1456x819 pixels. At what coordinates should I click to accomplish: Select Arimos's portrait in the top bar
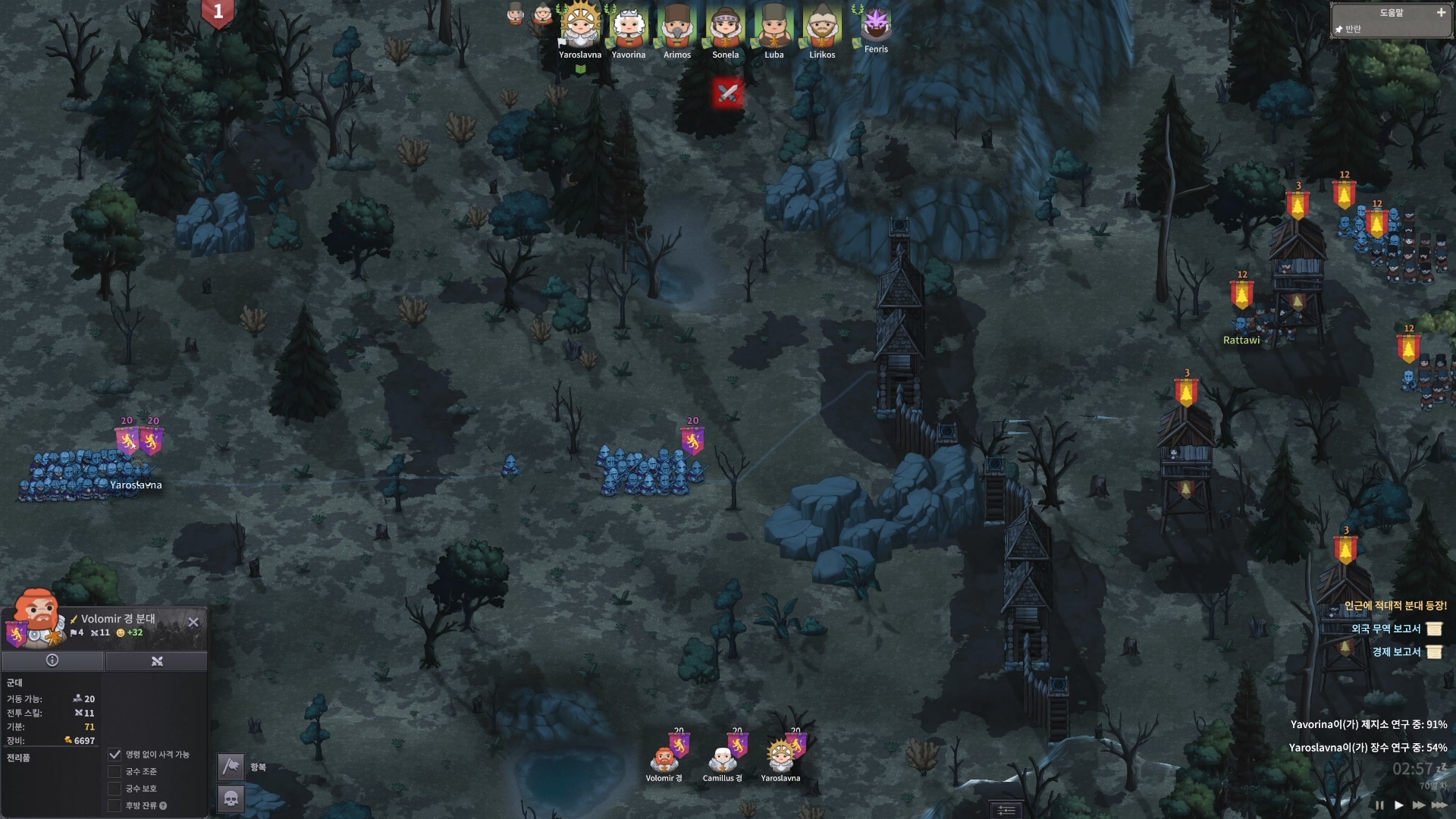tap(676, 27)
